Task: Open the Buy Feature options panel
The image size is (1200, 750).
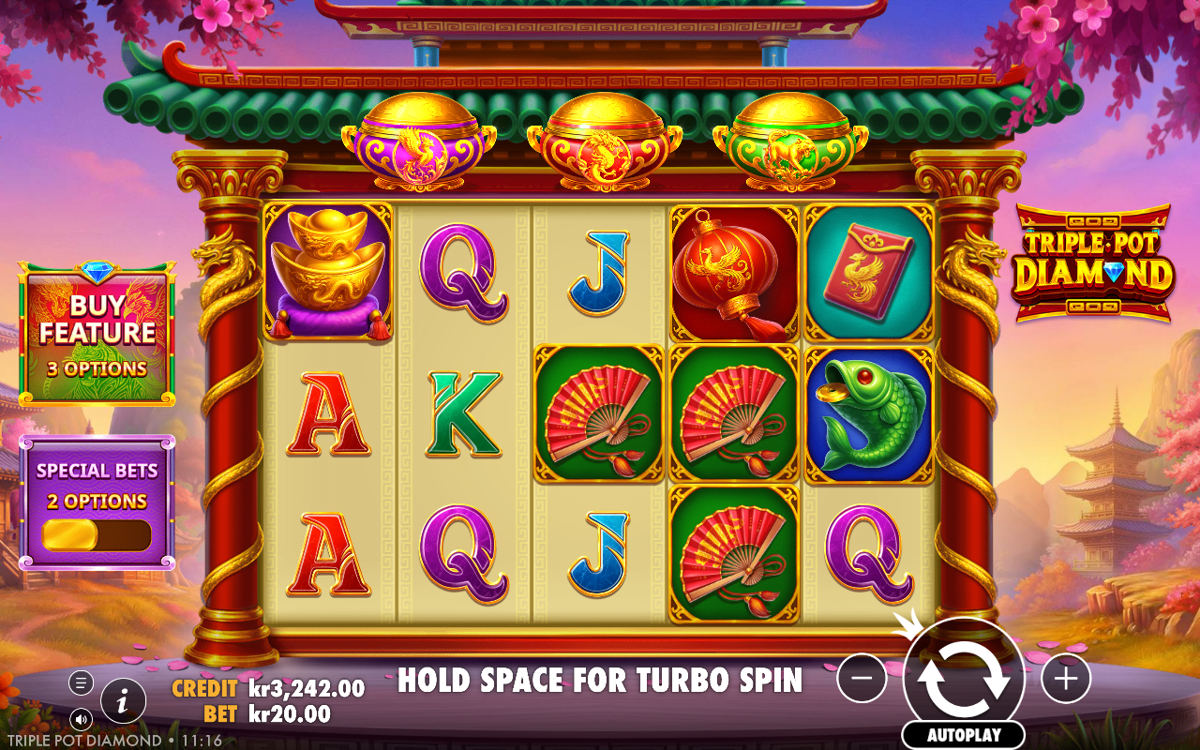Action: point(97,334)
